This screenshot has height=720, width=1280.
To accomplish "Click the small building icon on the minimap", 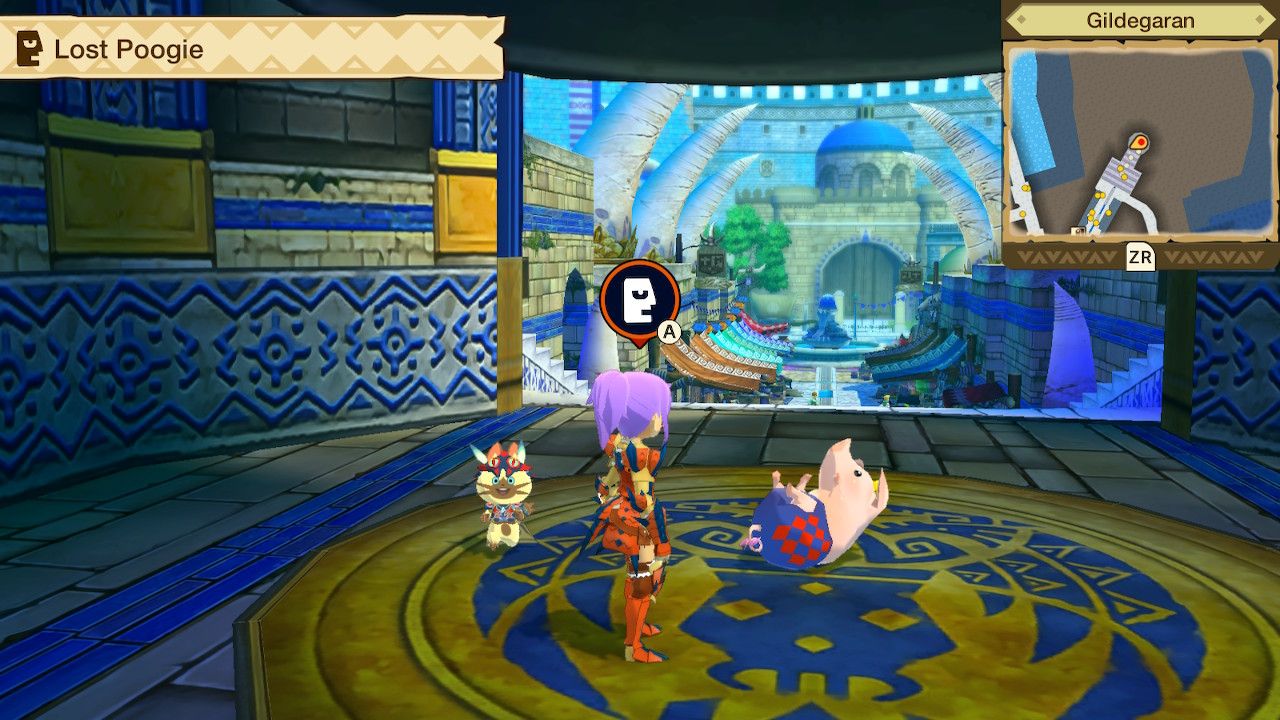I will [1077, 231].
